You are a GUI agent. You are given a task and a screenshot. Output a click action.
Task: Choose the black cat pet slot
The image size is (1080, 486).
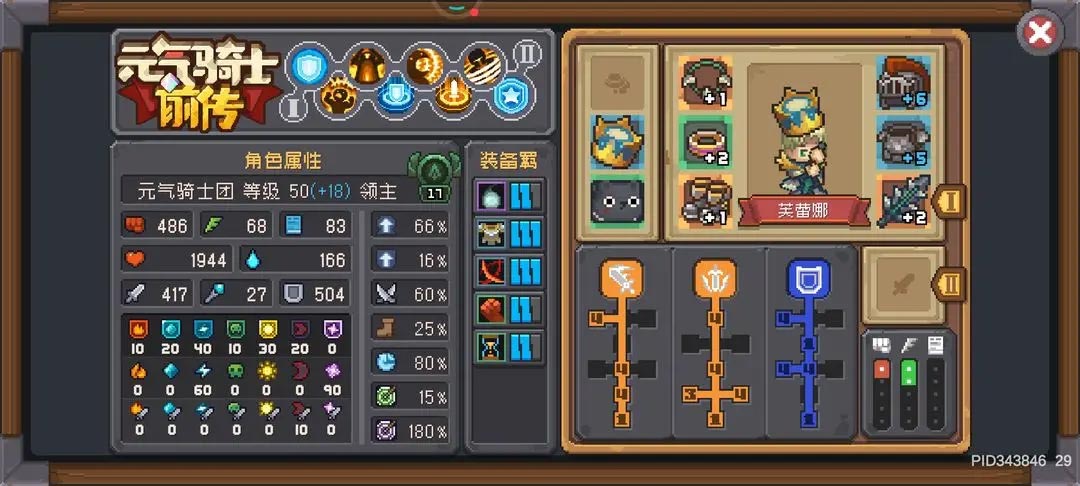click(616, 200)
